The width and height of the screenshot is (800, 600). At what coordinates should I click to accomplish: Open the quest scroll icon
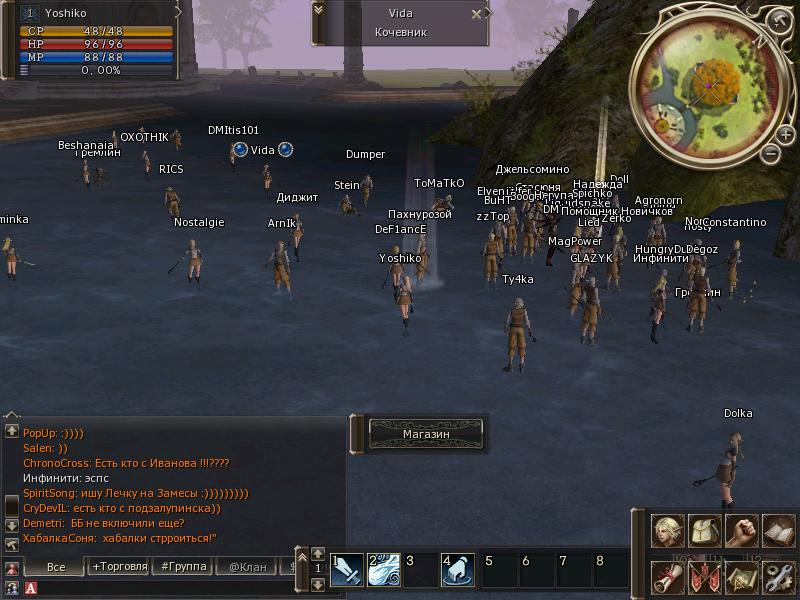[668, 577]
